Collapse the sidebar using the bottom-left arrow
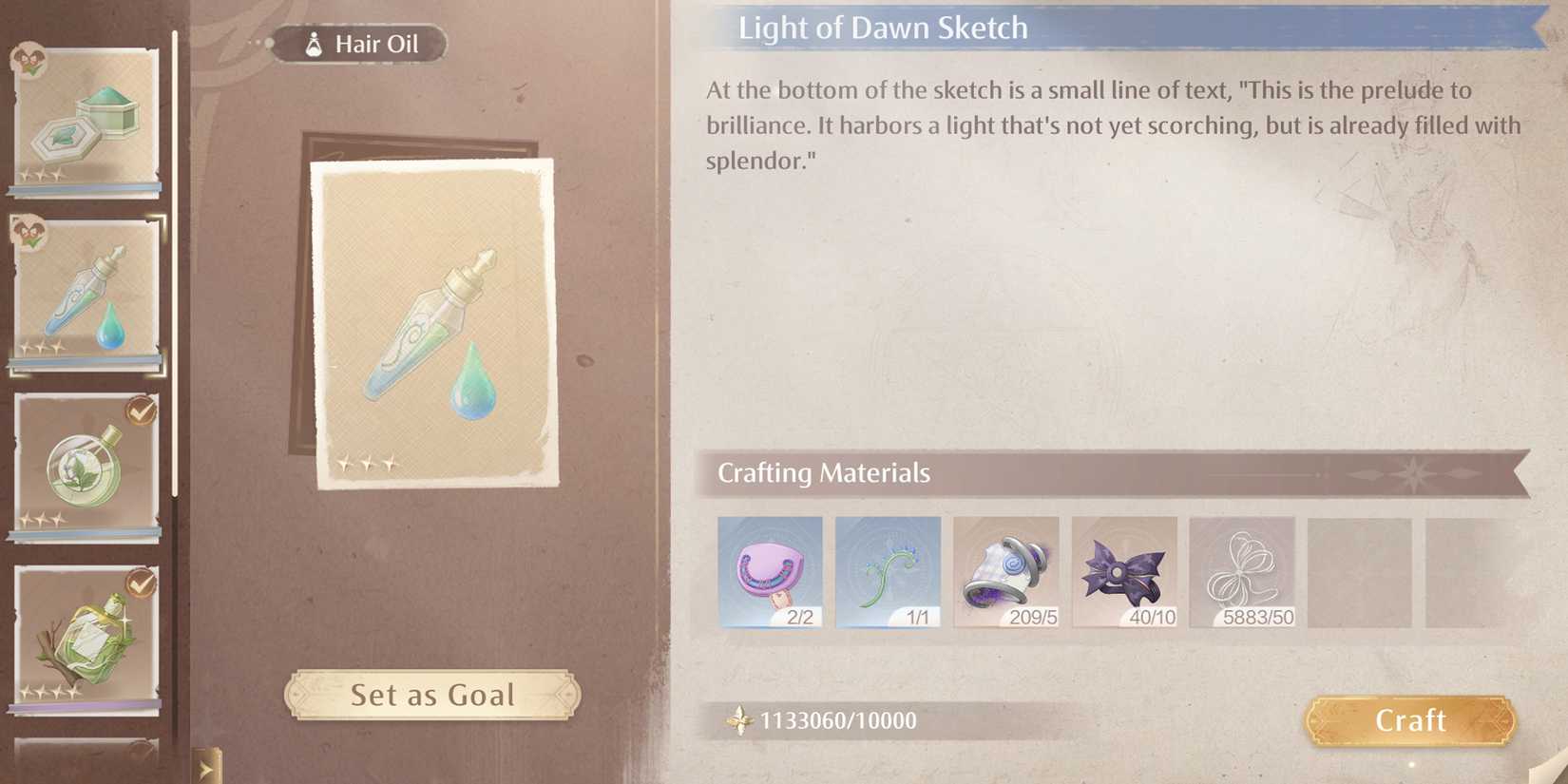Screen dimensions: 1568x784 (203, 767)
